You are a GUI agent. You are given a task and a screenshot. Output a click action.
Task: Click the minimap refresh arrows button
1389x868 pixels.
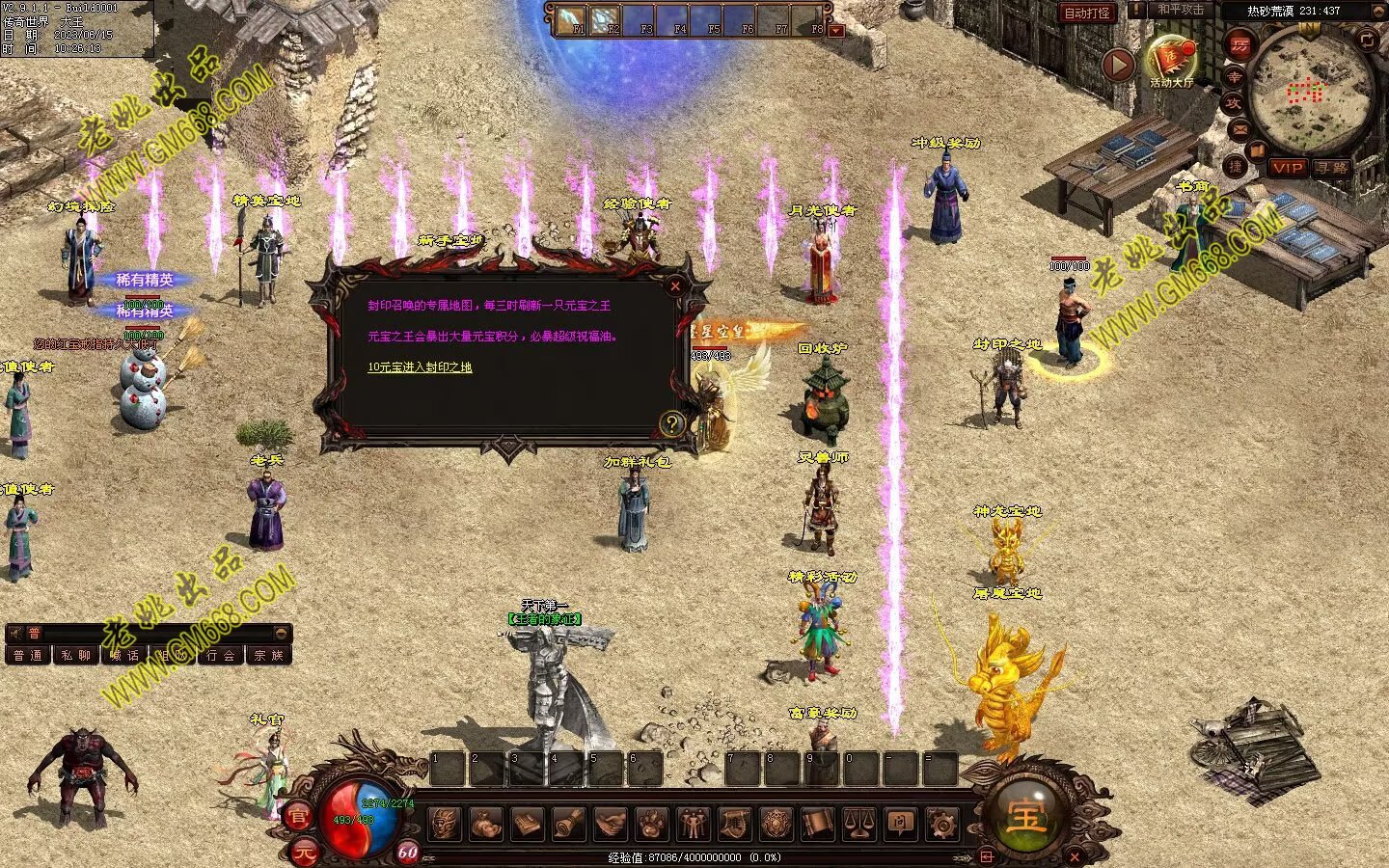1367,40
